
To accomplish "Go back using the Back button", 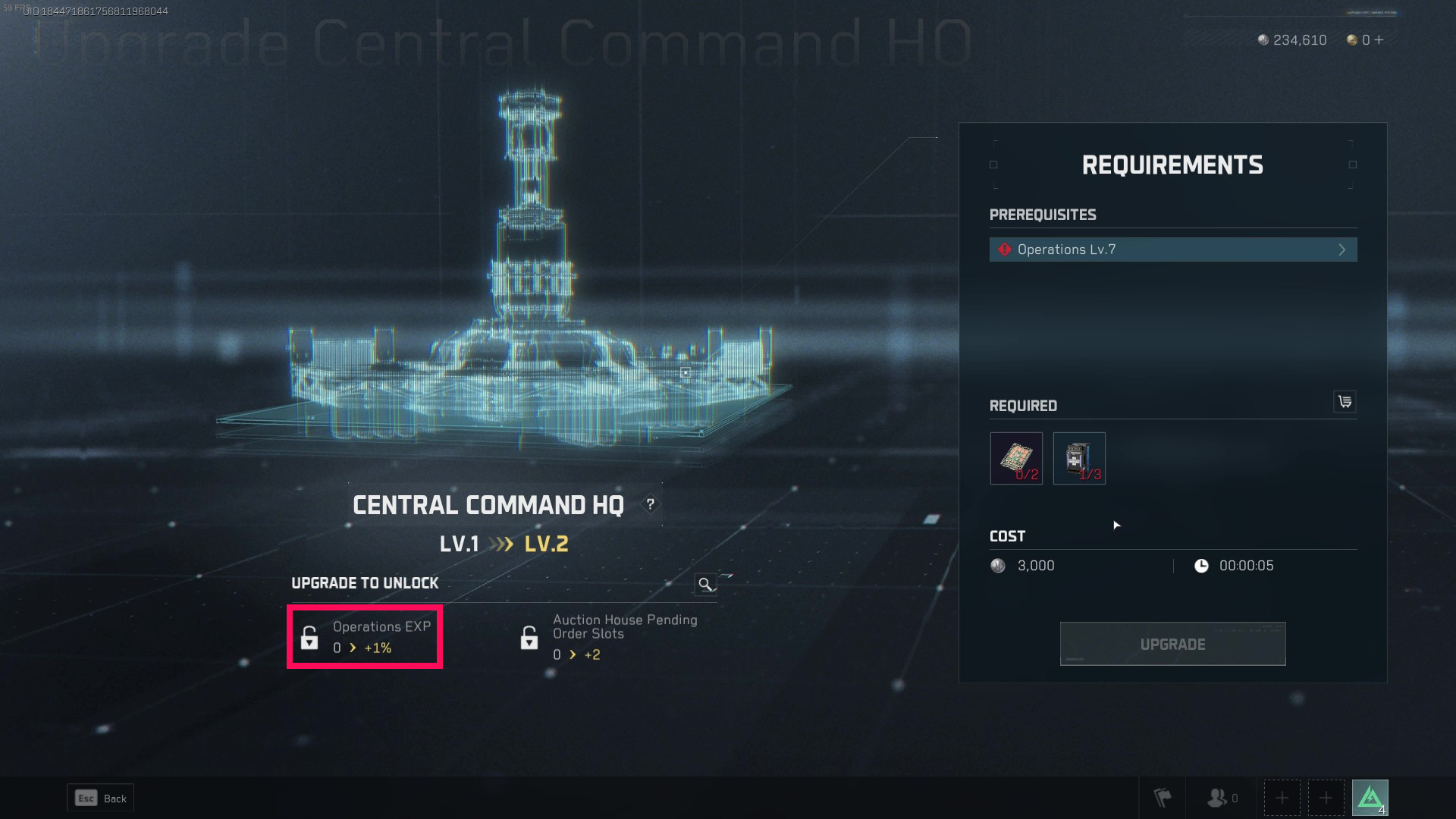I will tap(101, 798).
